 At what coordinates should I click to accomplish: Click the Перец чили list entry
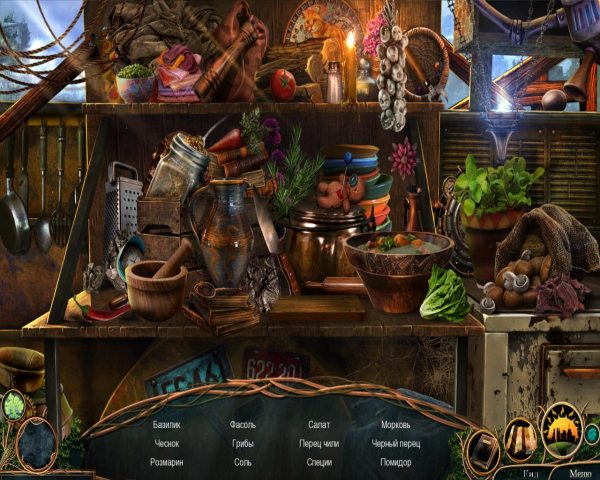coord(318,443)
